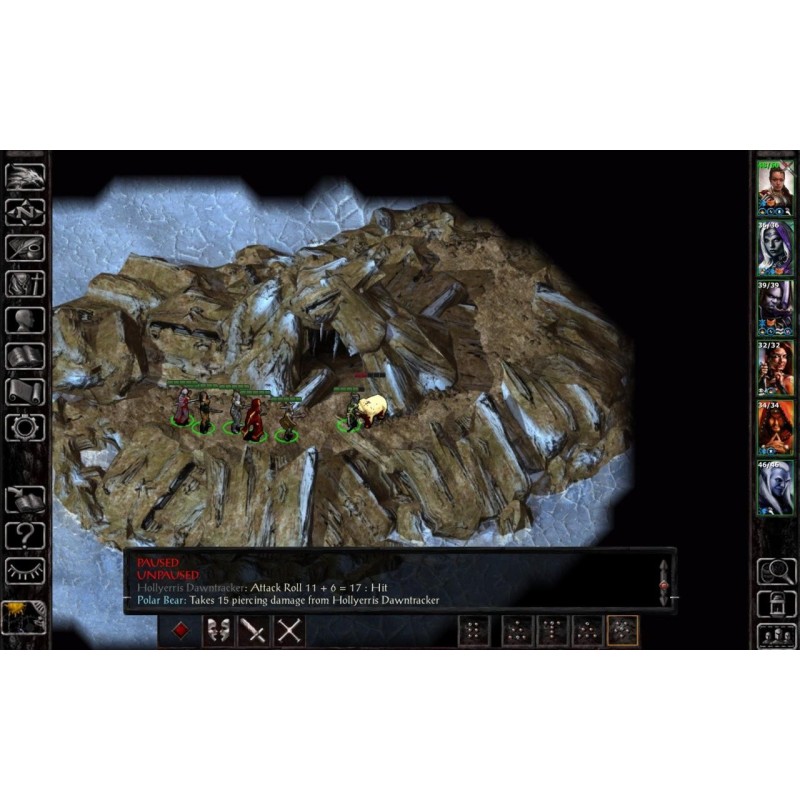Screen dimensions: 800x800
Task: Choose the crossed swords attack command
Action: [x=289, y=631]
